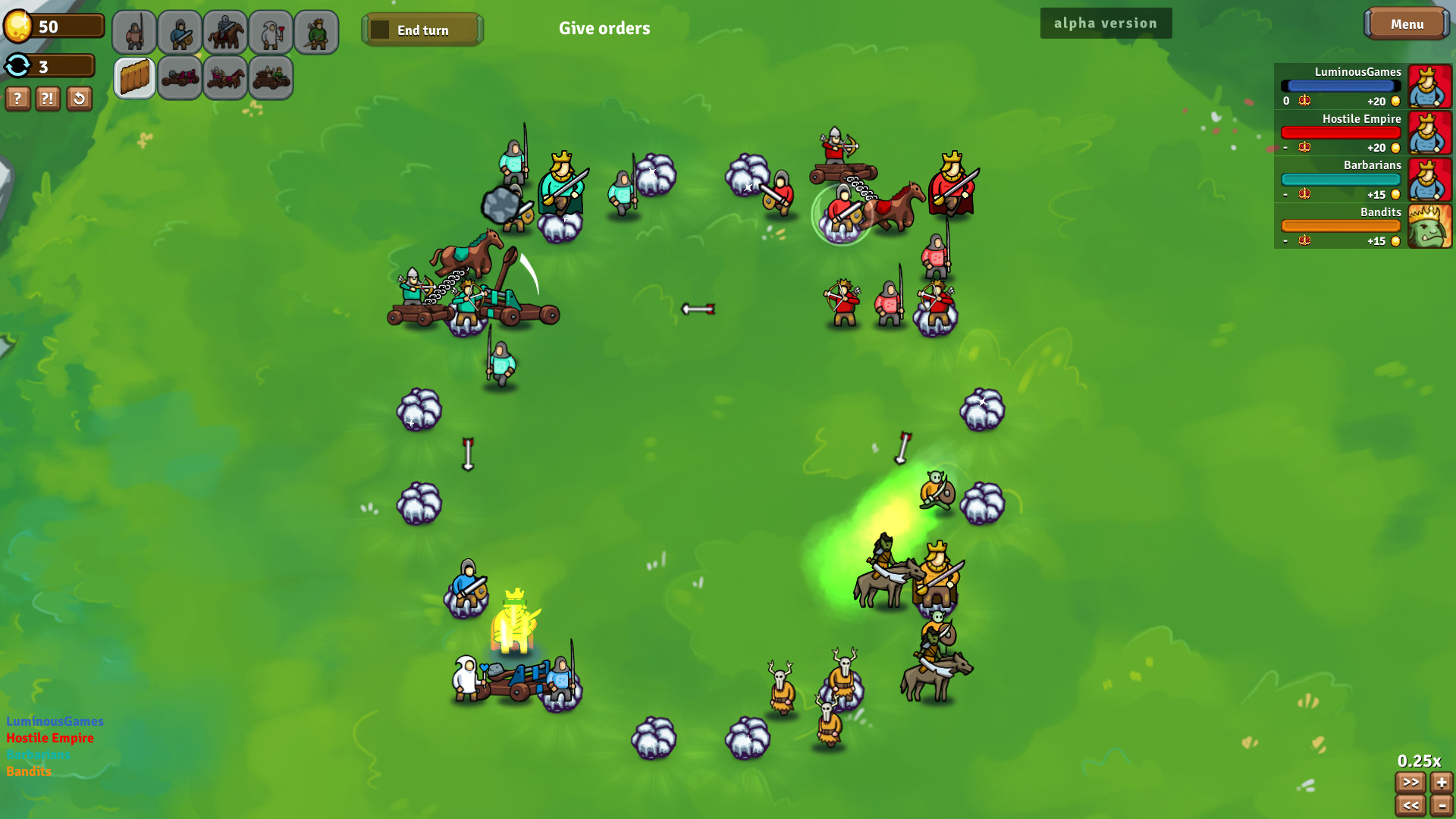Select the supply wagon build icon
1456x819 pixels.
271,77
